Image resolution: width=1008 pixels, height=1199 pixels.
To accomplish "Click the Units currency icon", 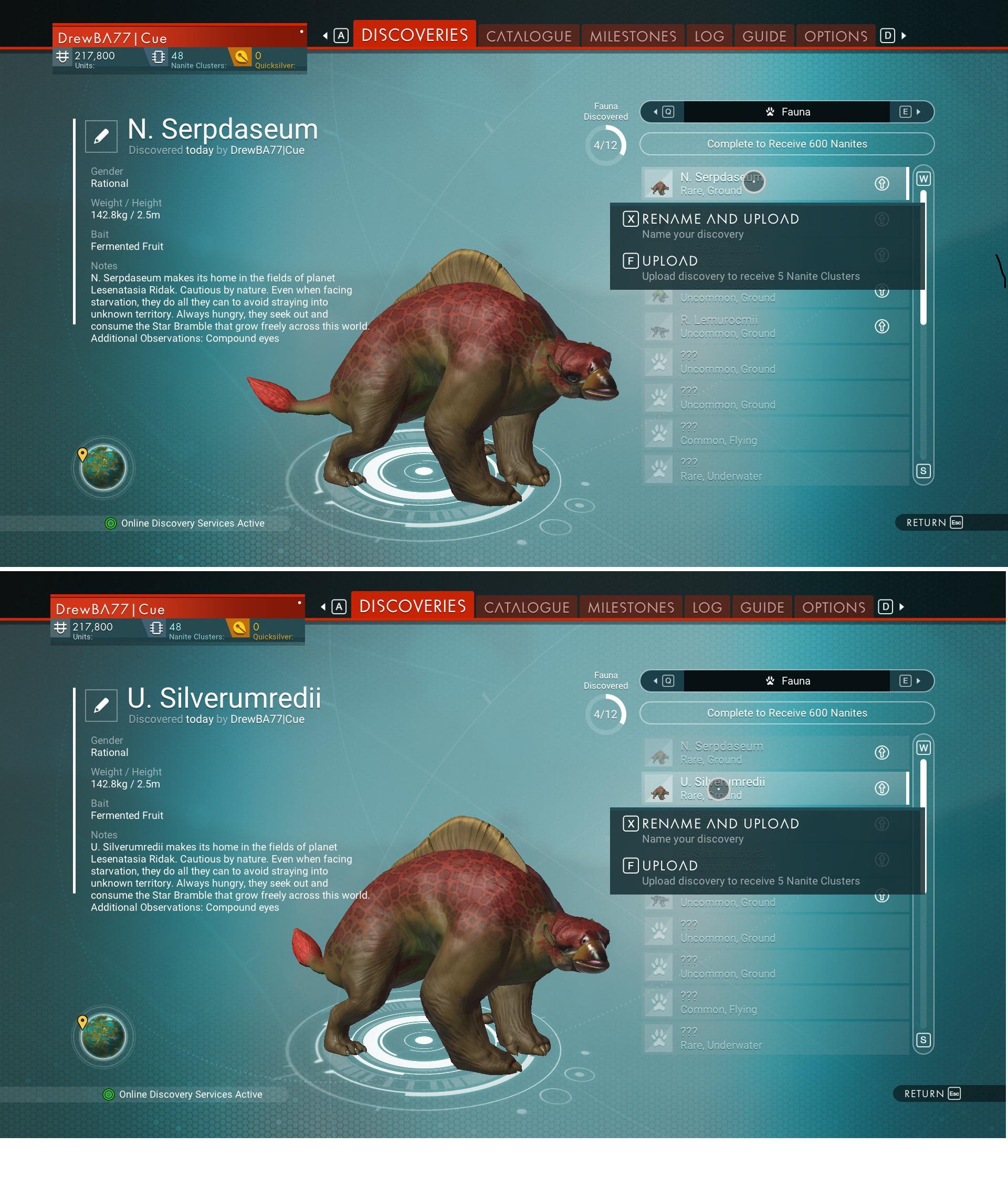I will point(63,56).
